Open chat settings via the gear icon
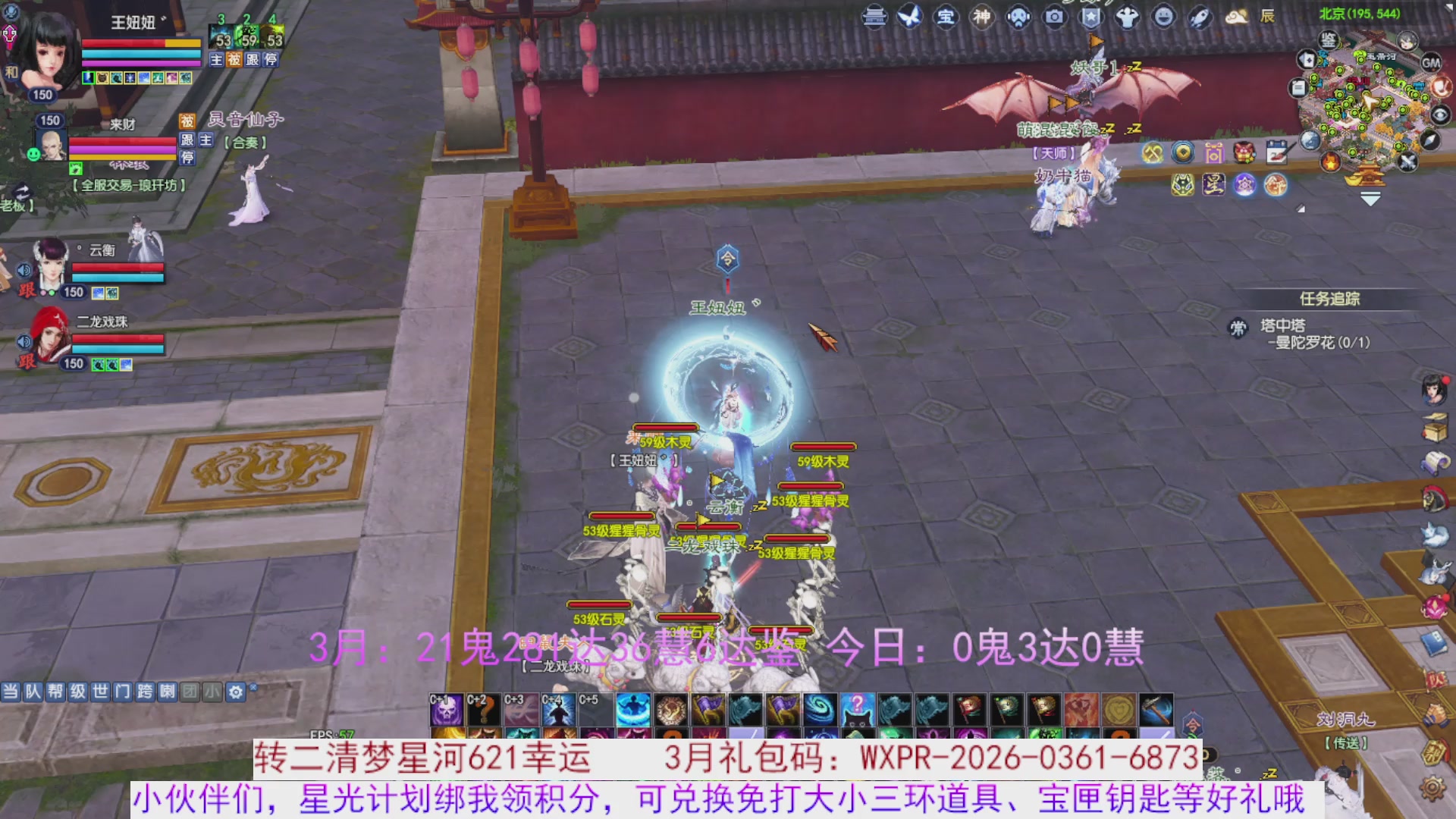 tap(235, 692)
